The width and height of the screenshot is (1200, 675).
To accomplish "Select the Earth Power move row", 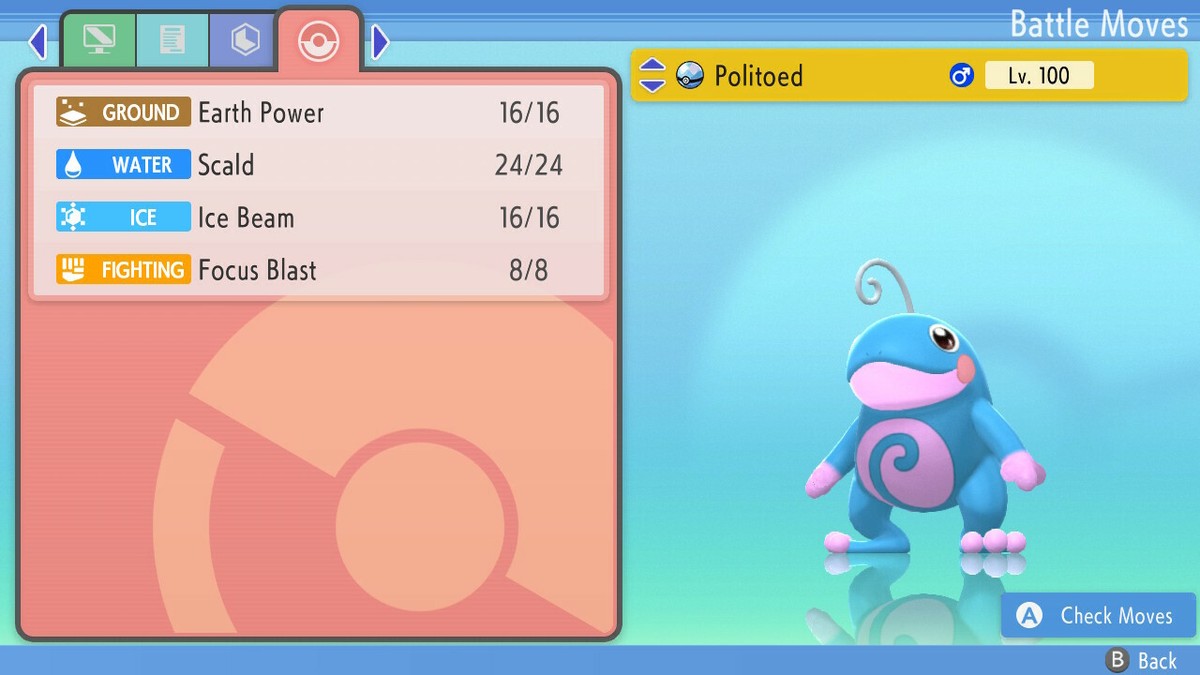I will [x=318, y=112].
